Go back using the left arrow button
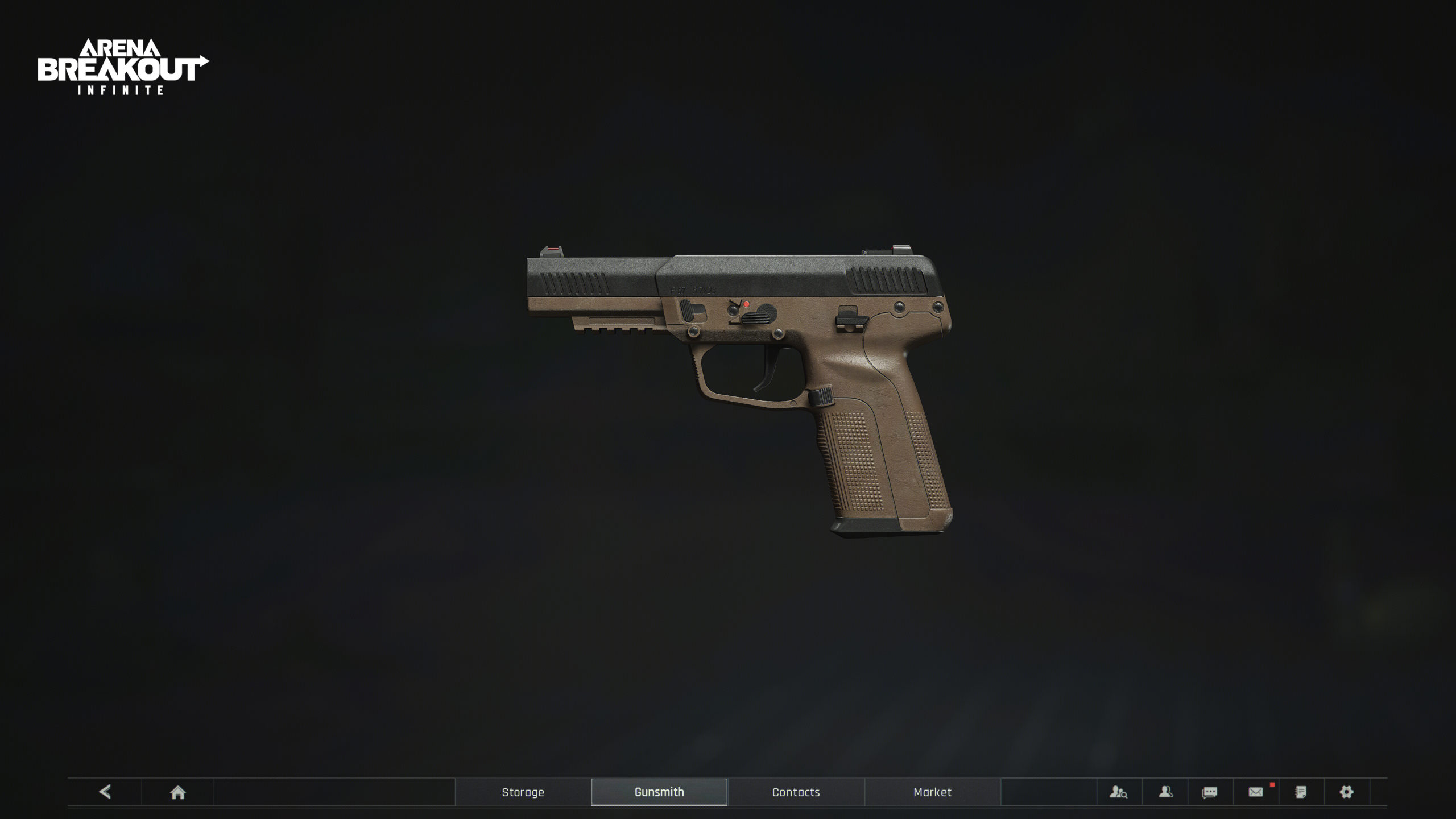 (x=105, y=792)
